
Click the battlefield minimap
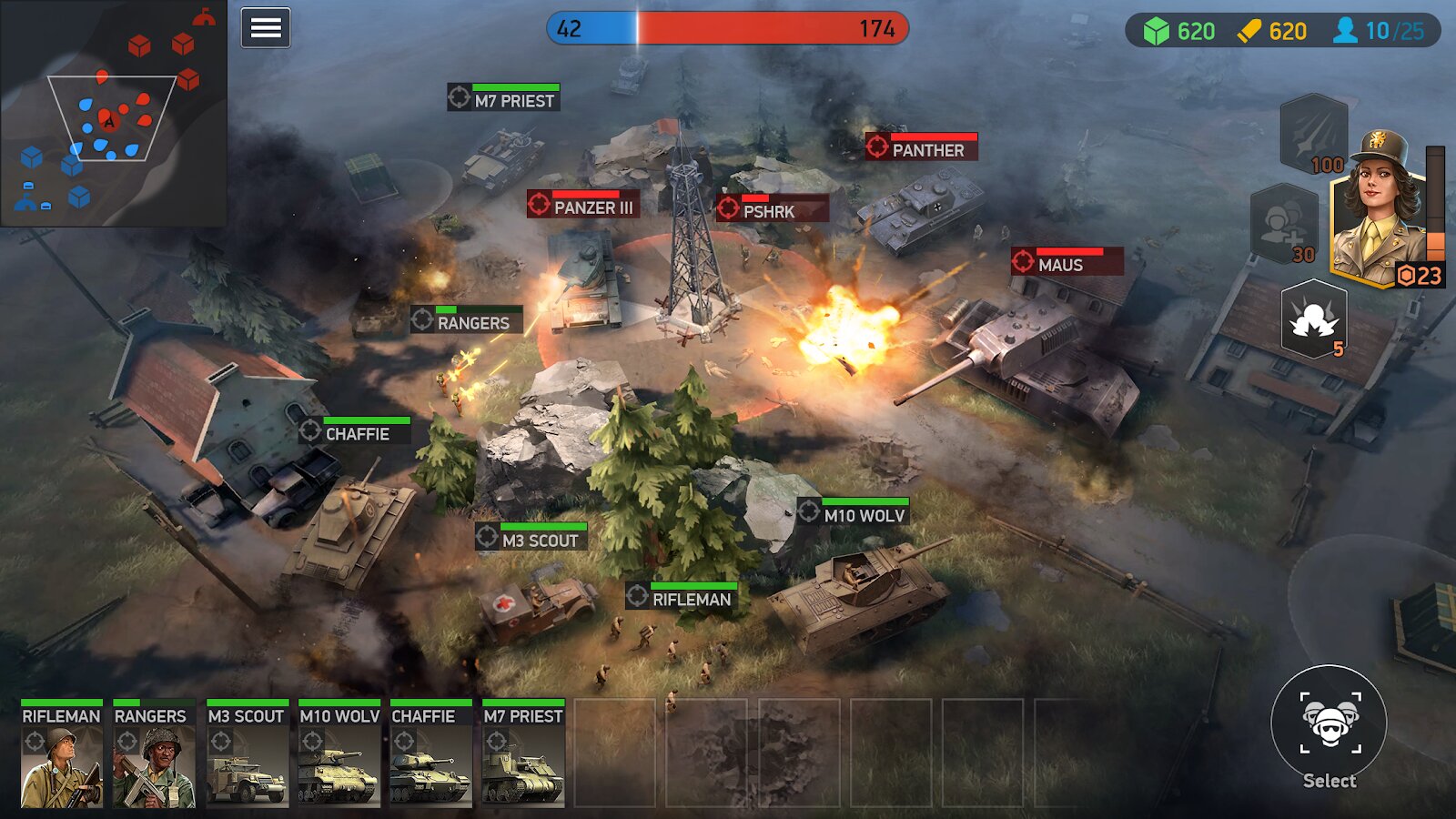(113, 113)
